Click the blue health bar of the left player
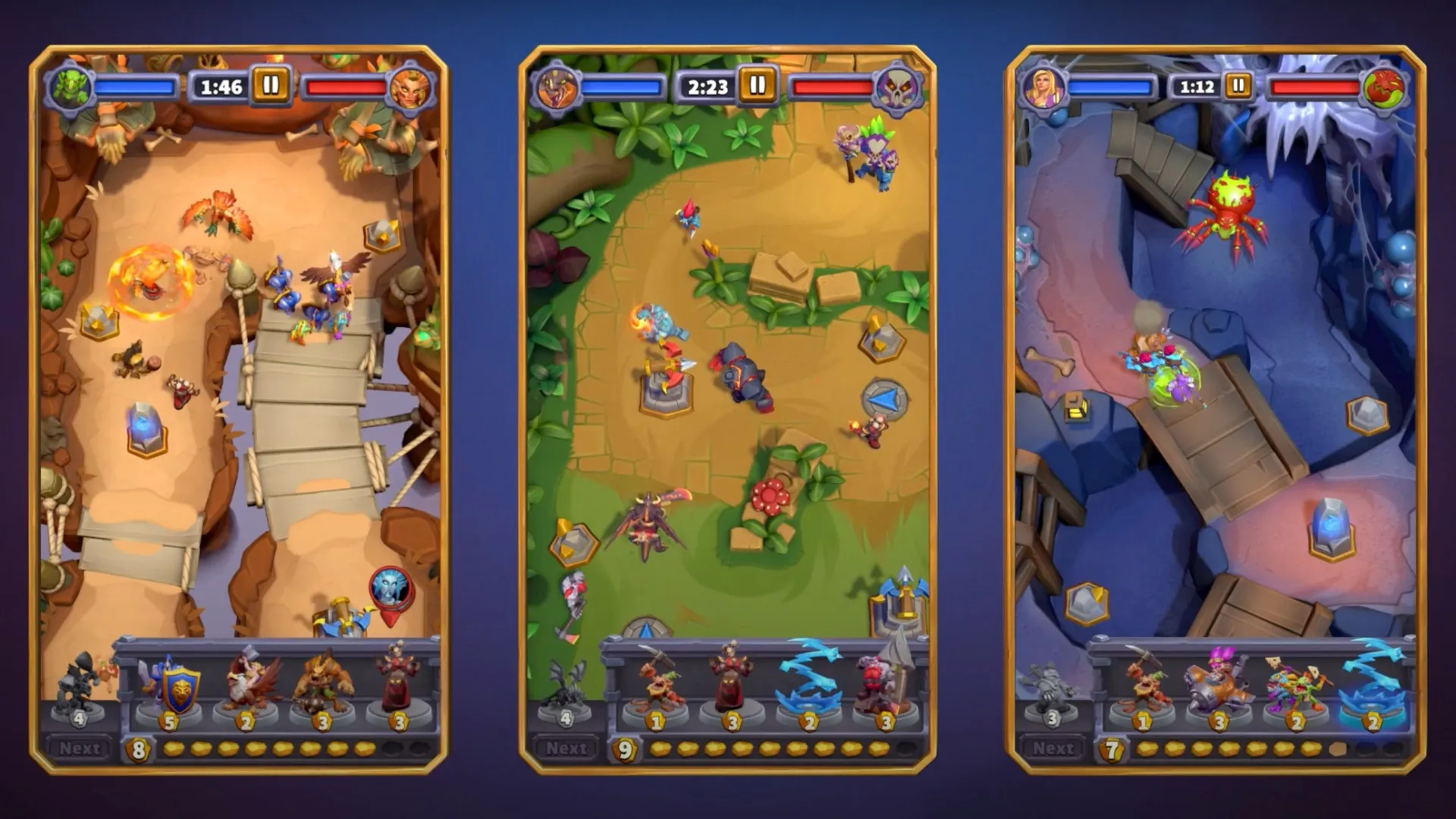 (136, 86)
